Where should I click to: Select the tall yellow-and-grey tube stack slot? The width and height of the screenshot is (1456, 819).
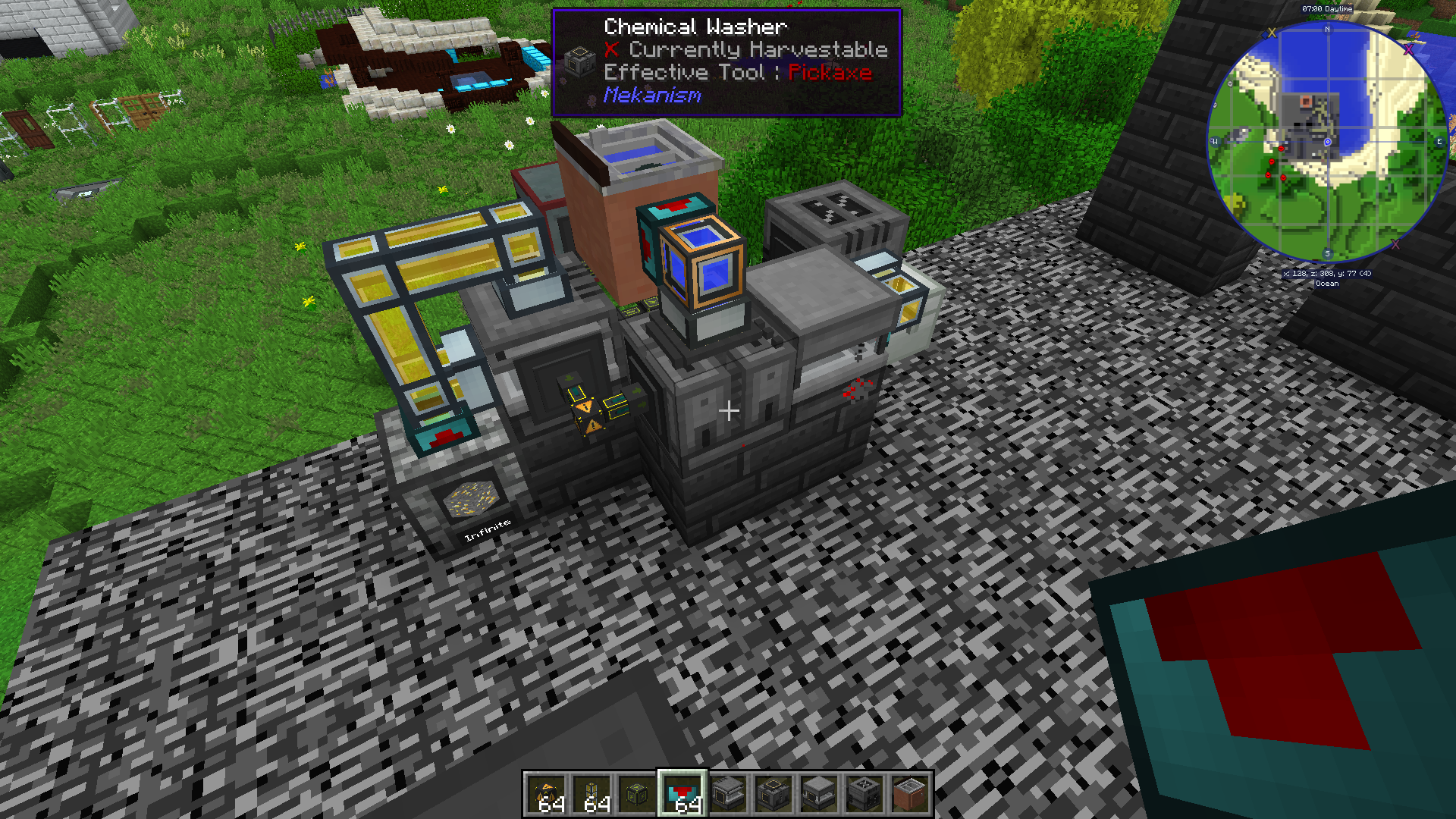(x=591, y=795)
